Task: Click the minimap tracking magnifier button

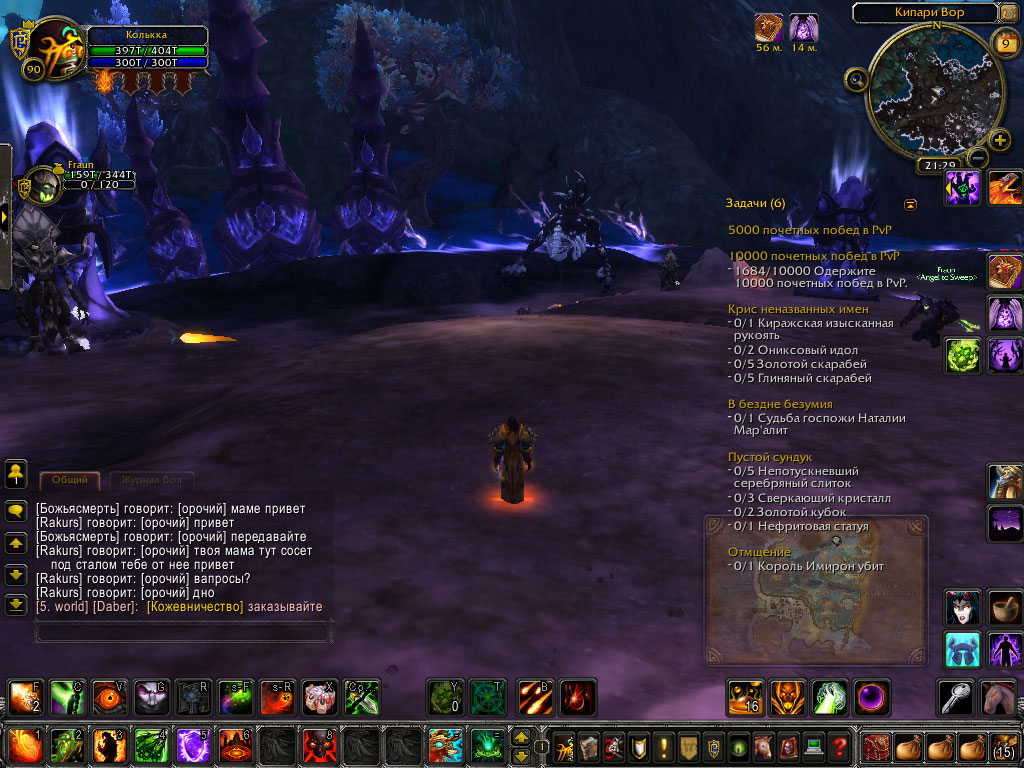Action: 856,80
